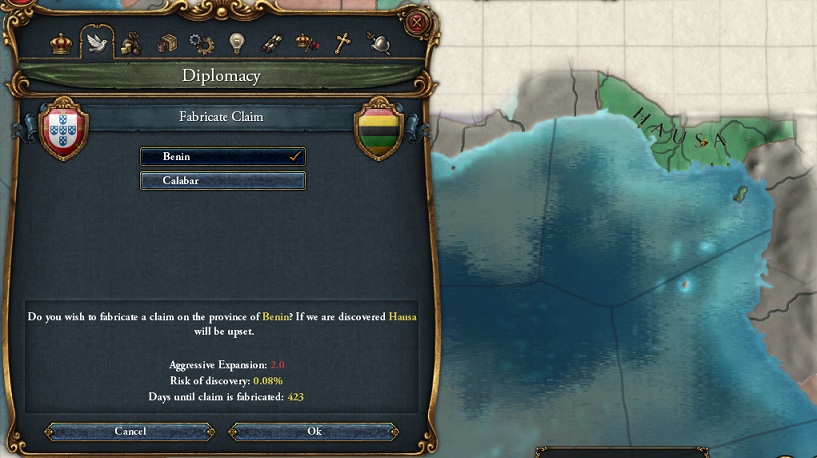Select the dove Diplomacy tab
The image size is (817, 458).
(x=97, y=43)
